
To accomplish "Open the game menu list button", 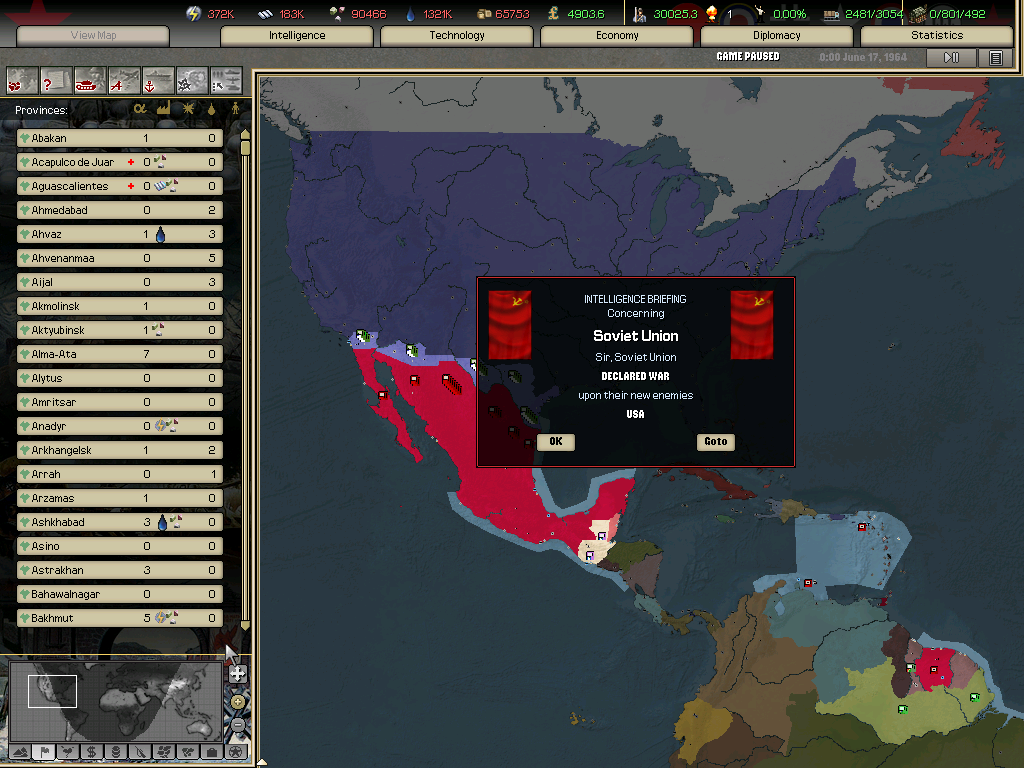I will [x=995, y=58].
